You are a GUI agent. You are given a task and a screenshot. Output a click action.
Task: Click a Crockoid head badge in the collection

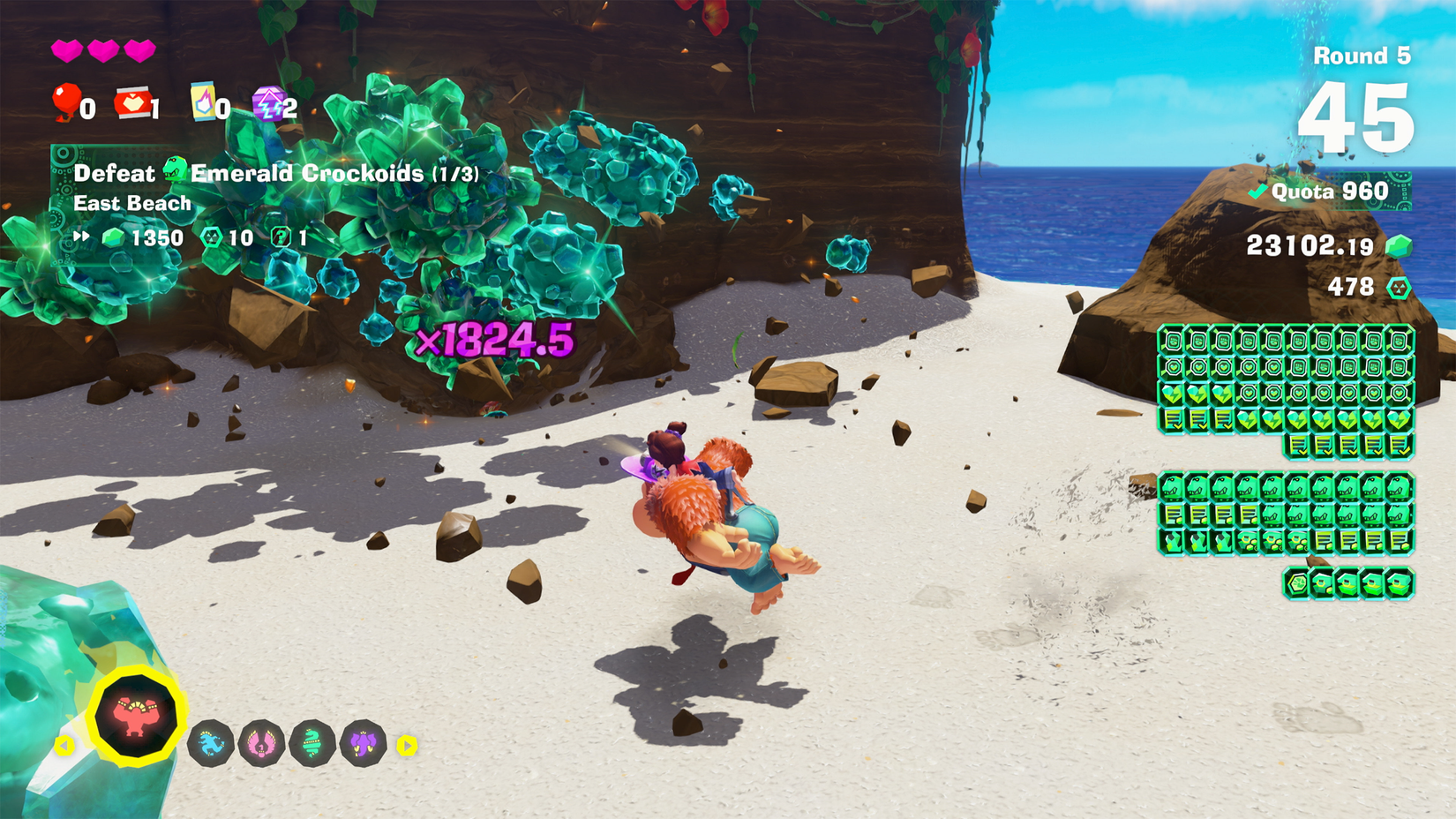(x=1172, y=485)
